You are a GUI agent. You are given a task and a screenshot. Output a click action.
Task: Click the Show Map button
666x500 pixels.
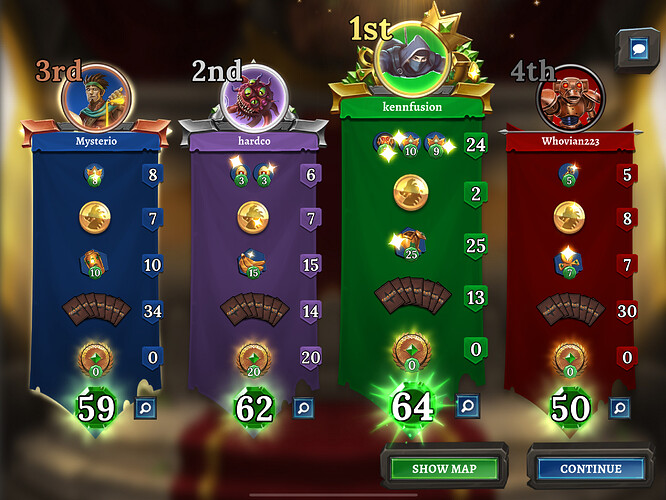point(443,468)
